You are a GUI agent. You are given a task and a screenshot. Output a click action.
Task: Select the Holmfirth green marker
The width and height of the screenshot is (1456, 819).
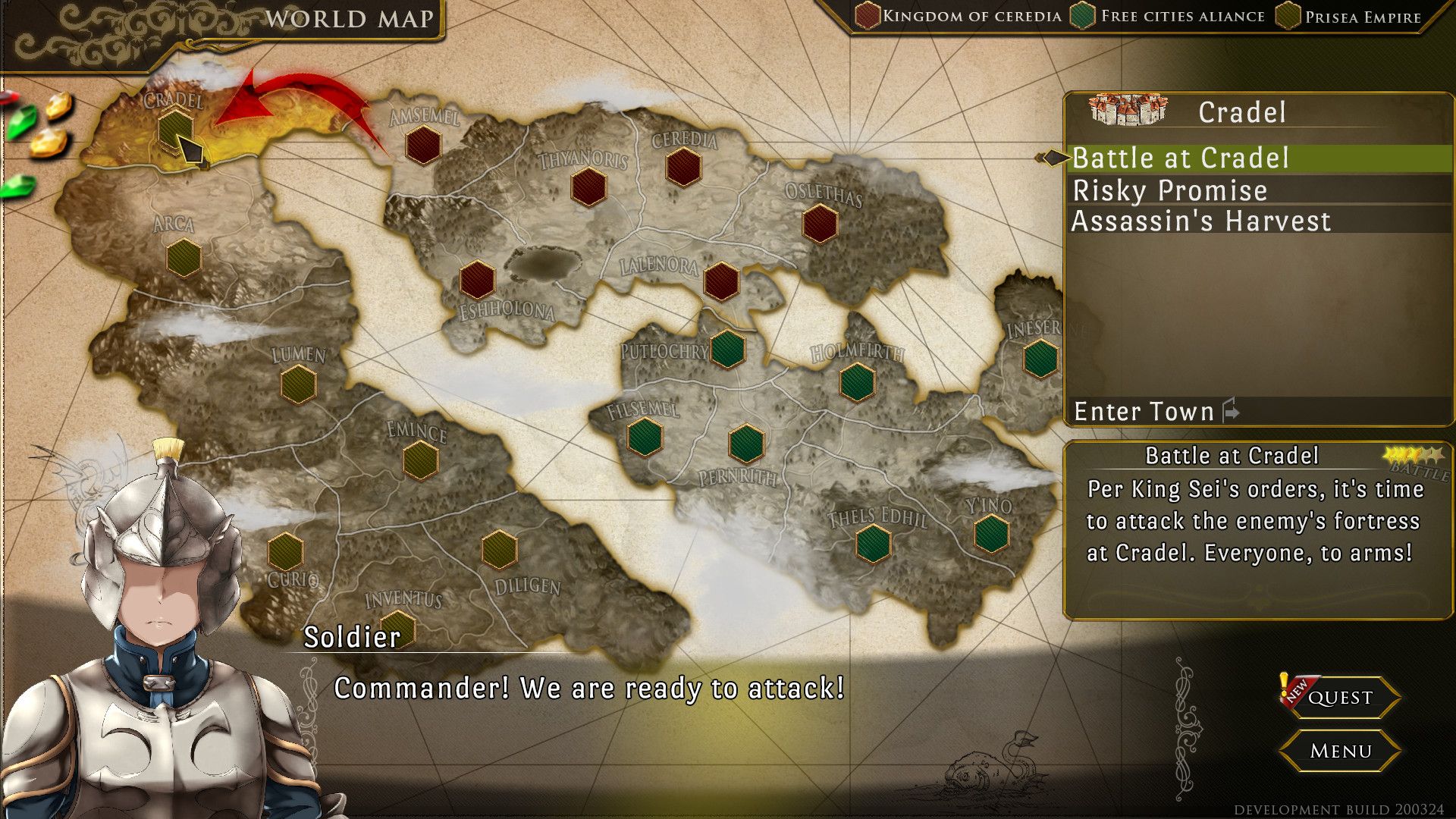pos(857,381)
